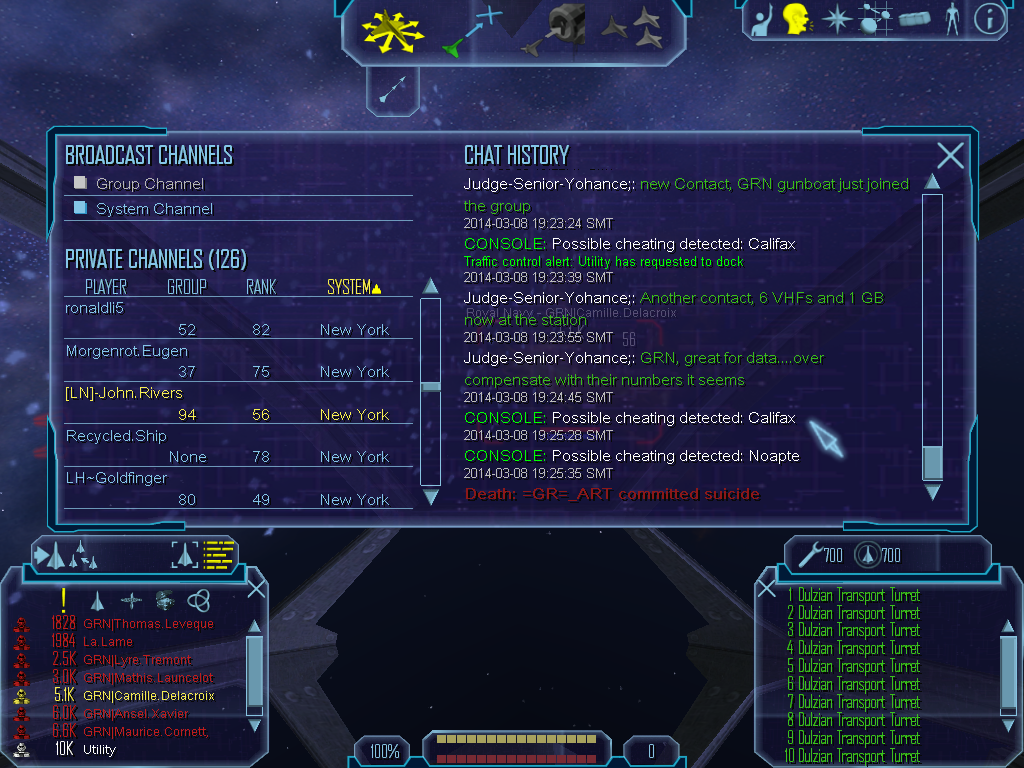Sort player list by GROUP header
Viewport: 1024px width, 768px height.
tap(187, 288)
